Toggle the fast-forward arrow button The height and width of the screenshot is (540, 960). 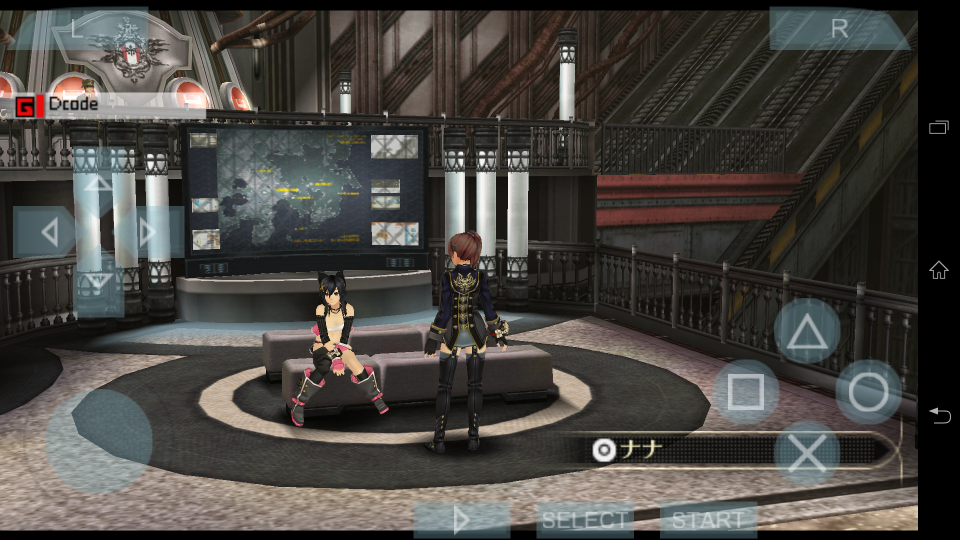pos(461,520)
